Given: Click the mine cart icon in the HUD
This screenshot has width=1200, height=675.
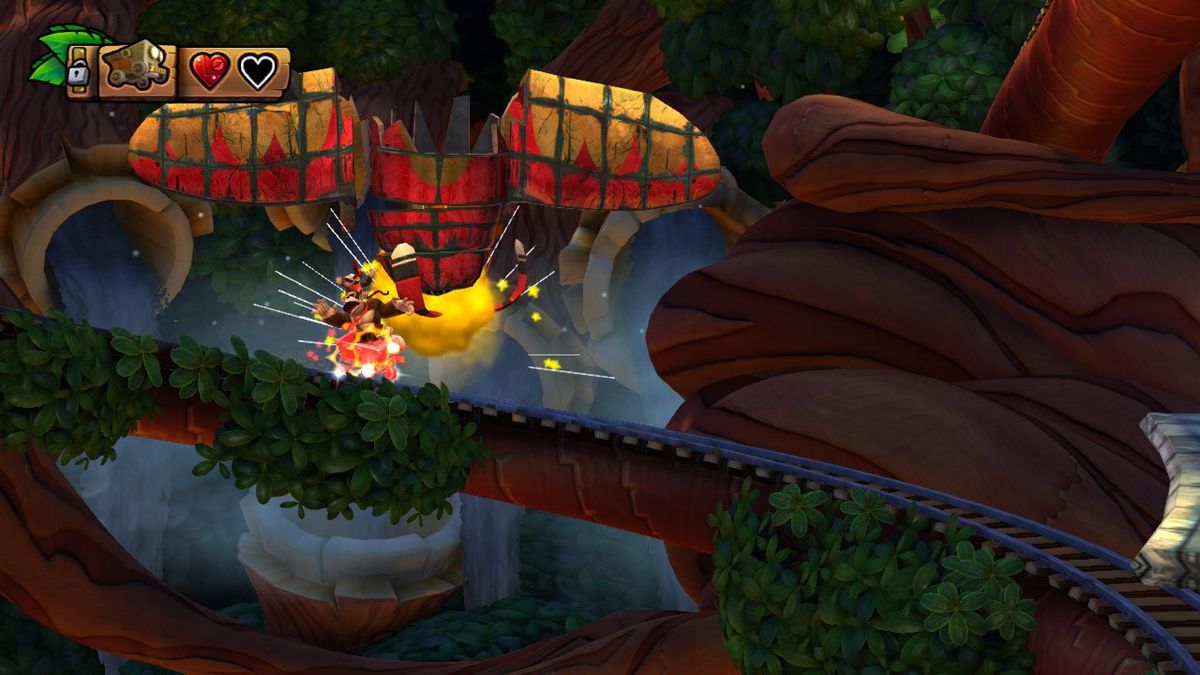Looking at the screenshot, I should (x=137, y=70).
